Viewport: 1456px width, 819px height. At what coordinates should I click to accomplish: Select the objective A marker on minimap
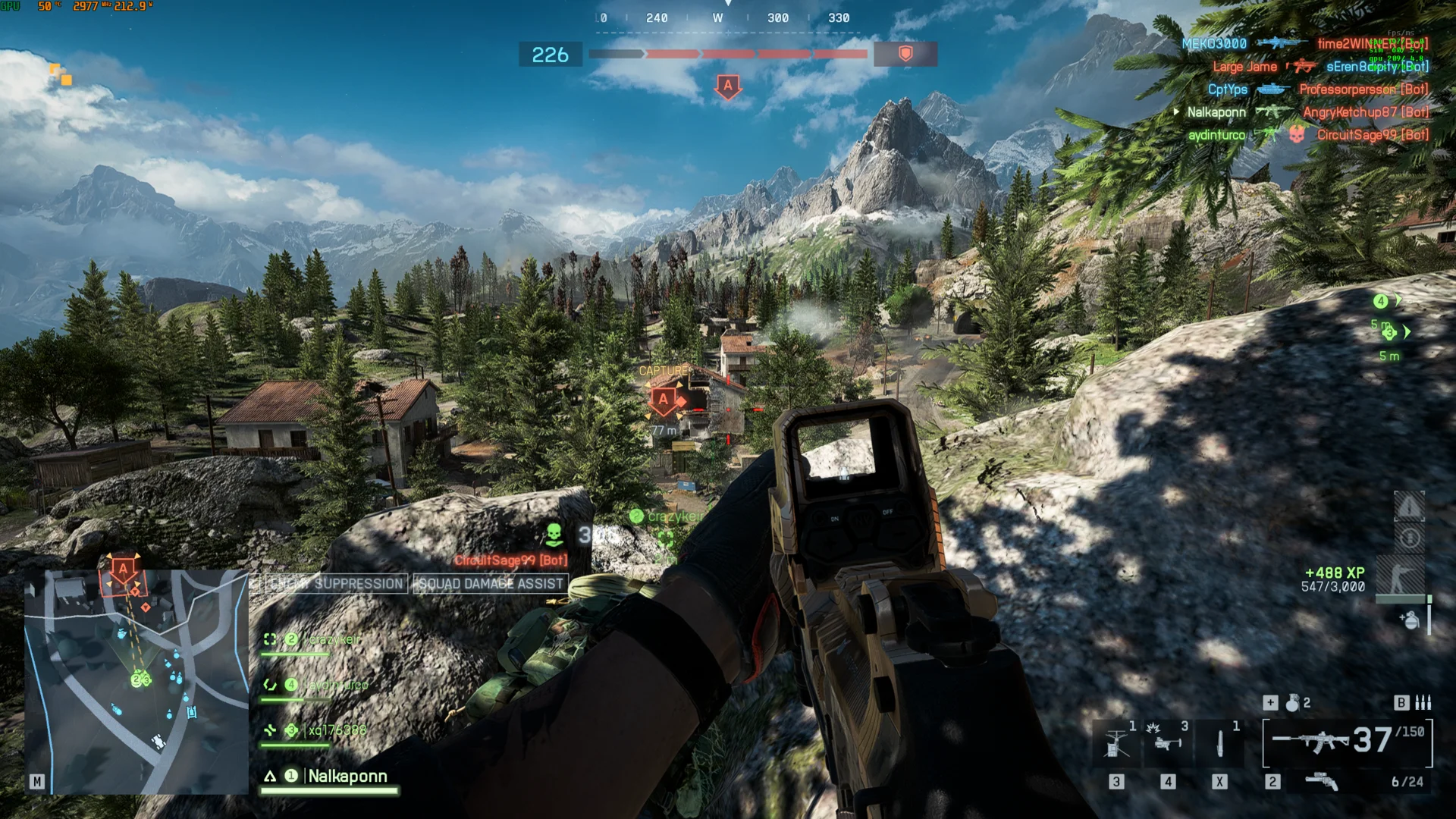point(123,569)
